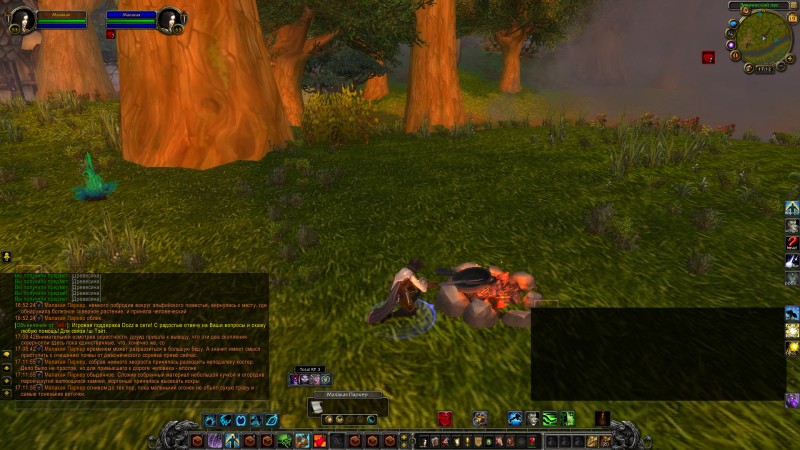800x450 pixels.
Task: Activate the white-haired face icon on side bar
Action: click(x=792, y=225)
